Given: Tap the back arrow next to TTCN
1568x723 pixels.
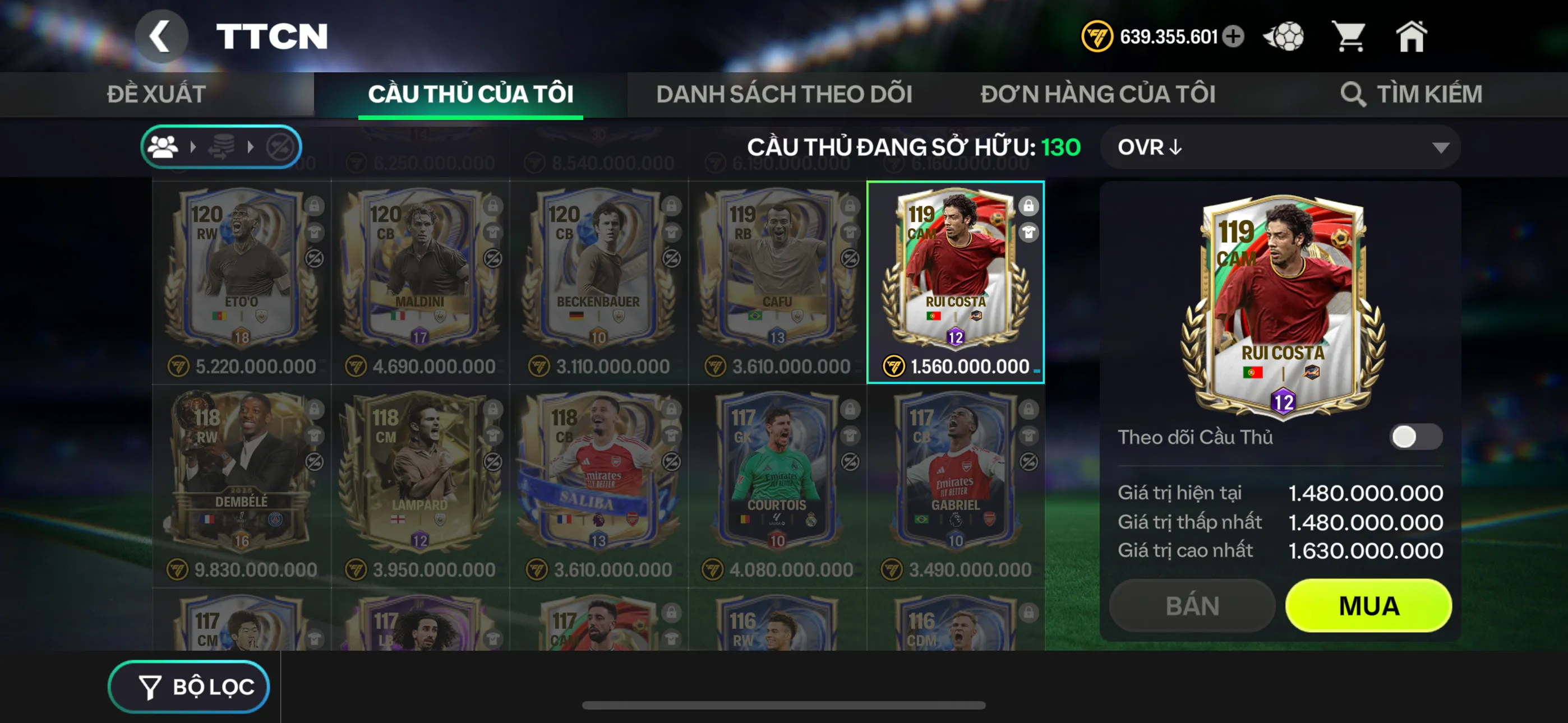Looking at the screenshot, I should 162,35.
